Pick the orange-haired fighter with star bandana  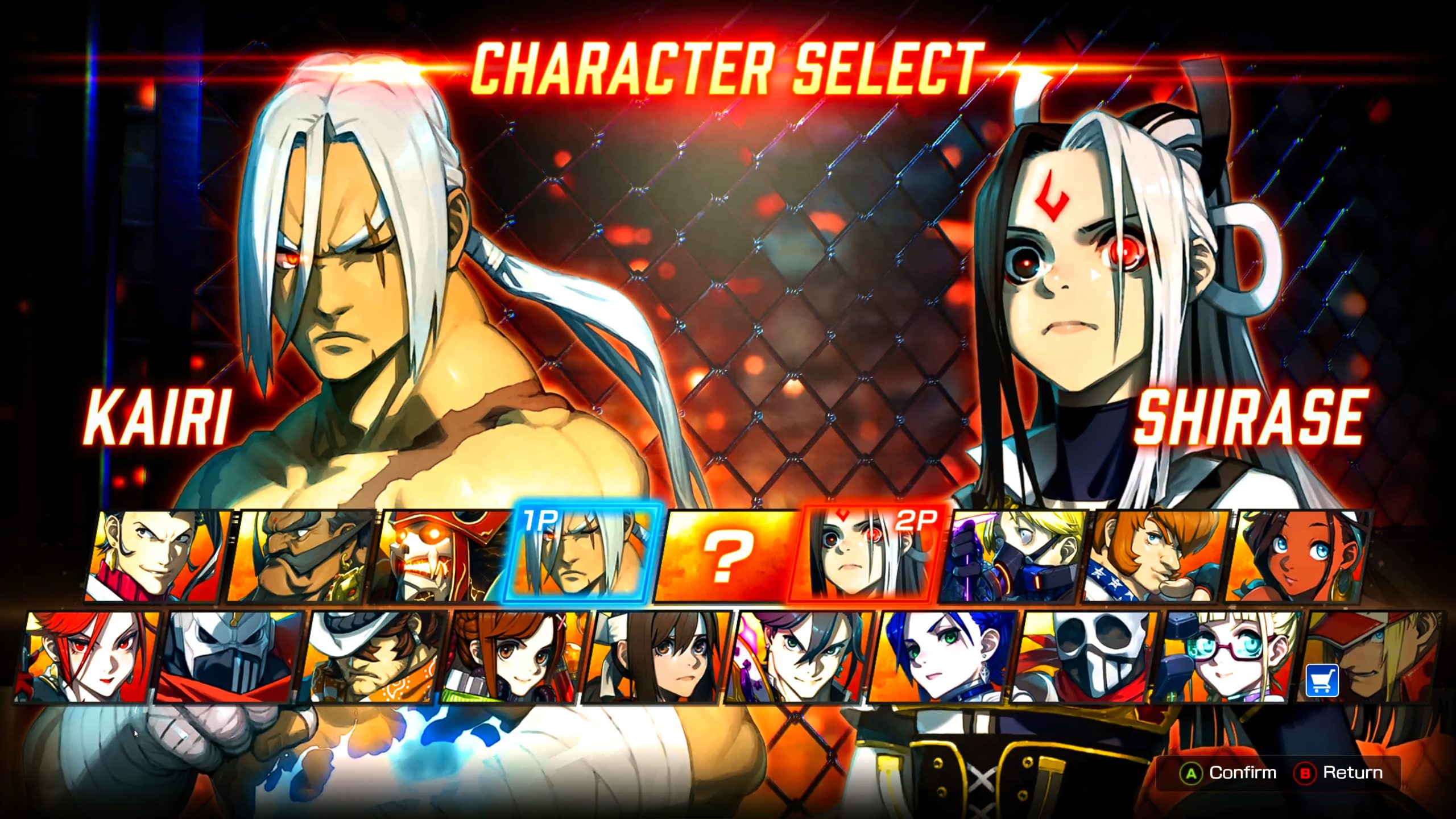(x=1155, y=555)
